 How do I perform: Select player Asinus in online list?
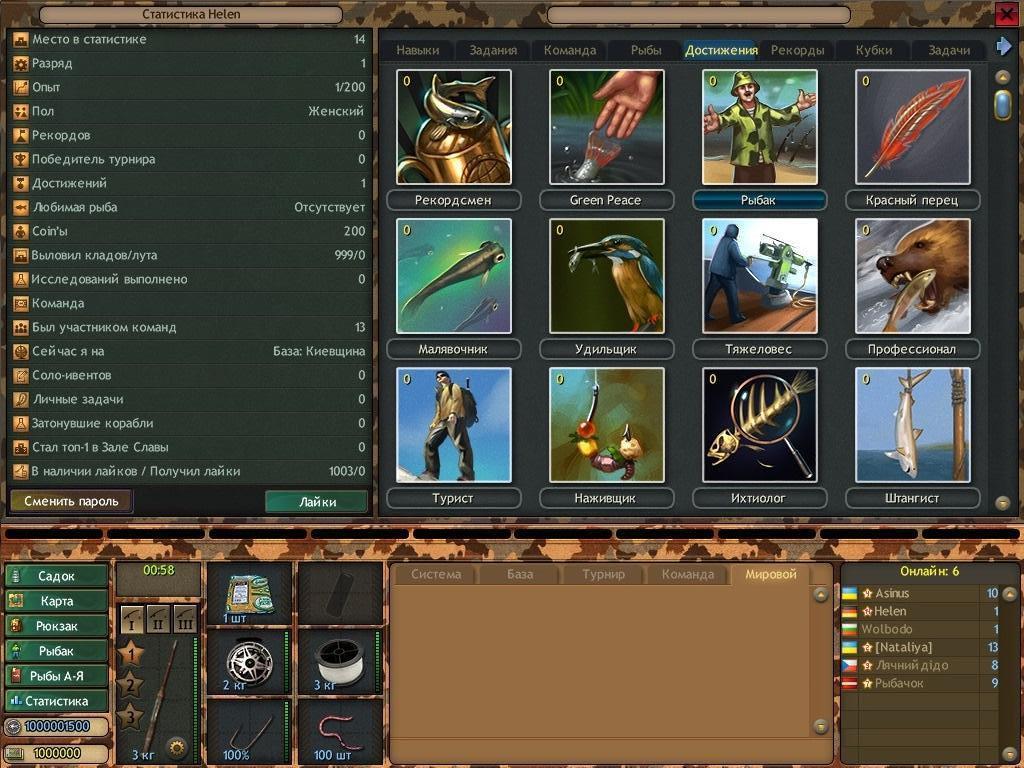tap(891, 593)
